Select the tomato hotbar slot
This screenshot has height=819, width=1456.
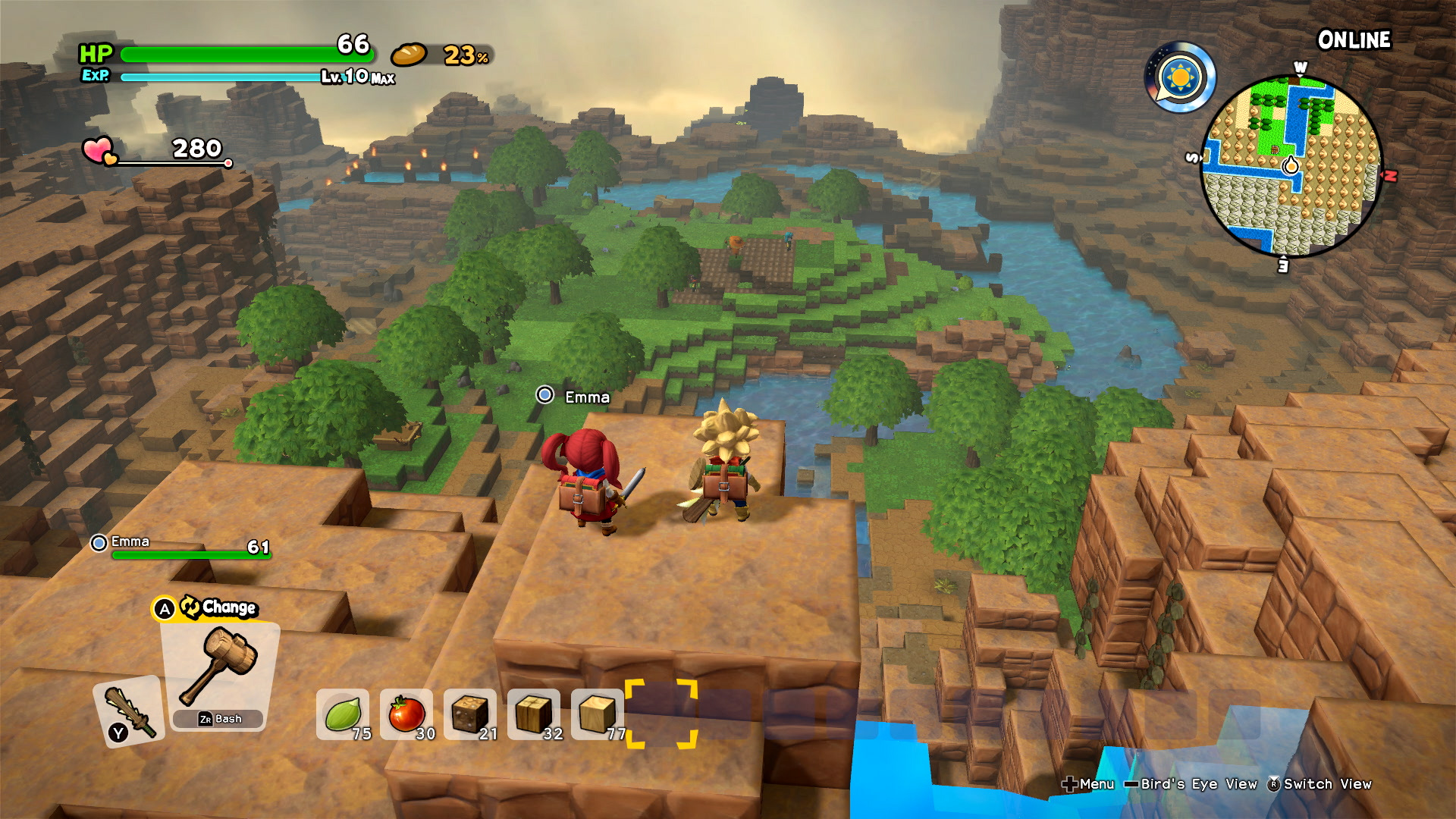click(x=406, y=714)
